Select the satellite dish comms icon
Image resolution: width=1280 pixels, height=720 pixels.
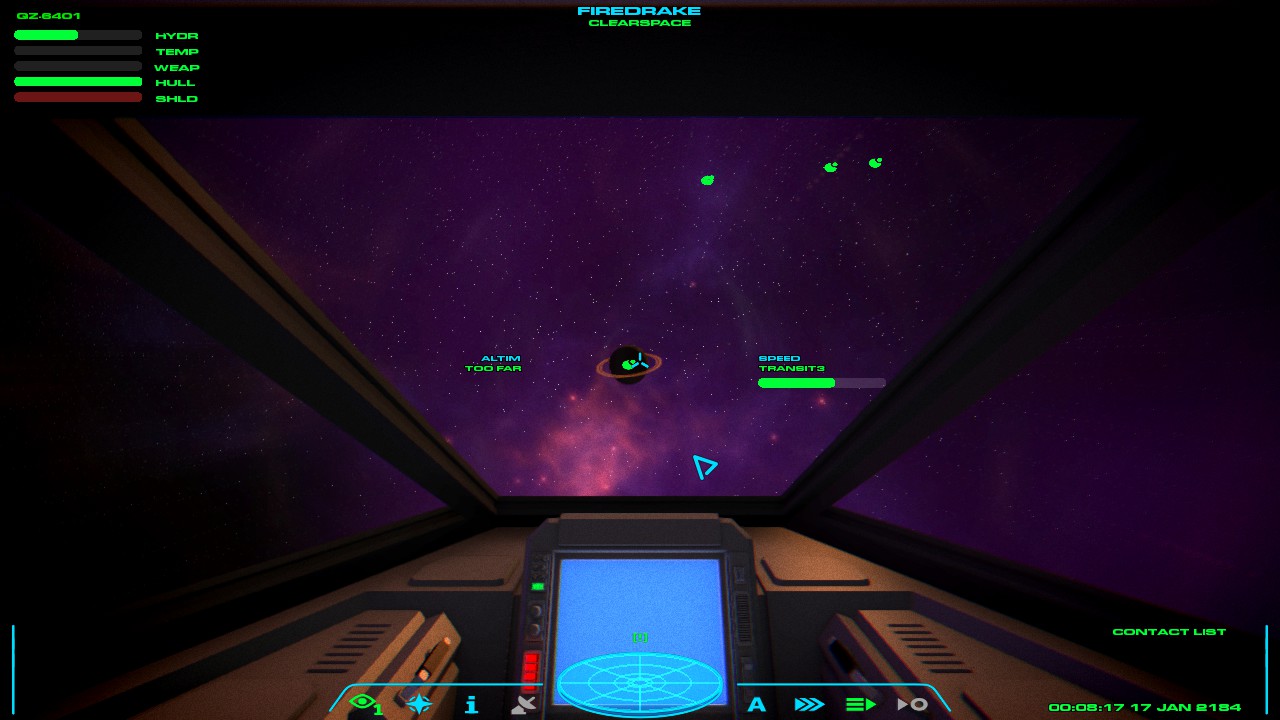point(523,704)
